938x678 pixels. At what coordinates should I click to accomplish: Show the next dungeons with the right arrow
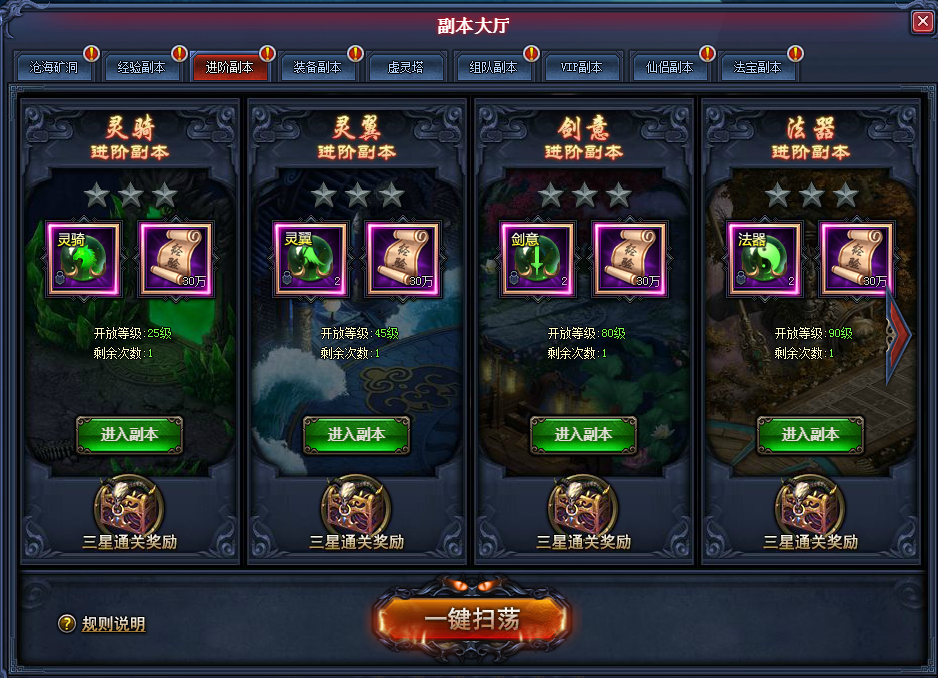tap(899, 329)
